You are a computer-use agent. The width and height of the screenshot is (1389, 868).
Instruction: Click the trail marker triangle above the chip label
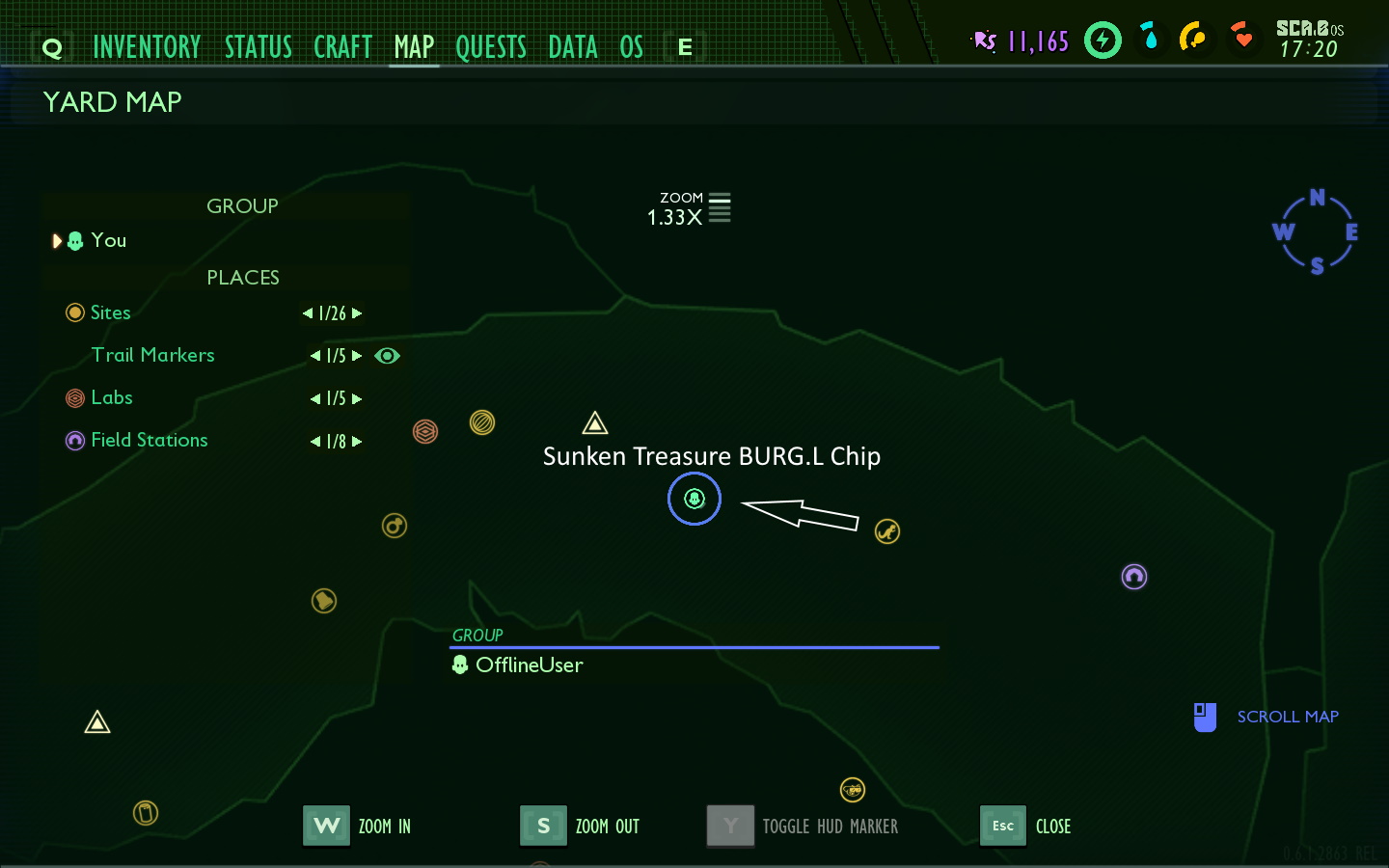pyautogui.click(x=594, y=421)
